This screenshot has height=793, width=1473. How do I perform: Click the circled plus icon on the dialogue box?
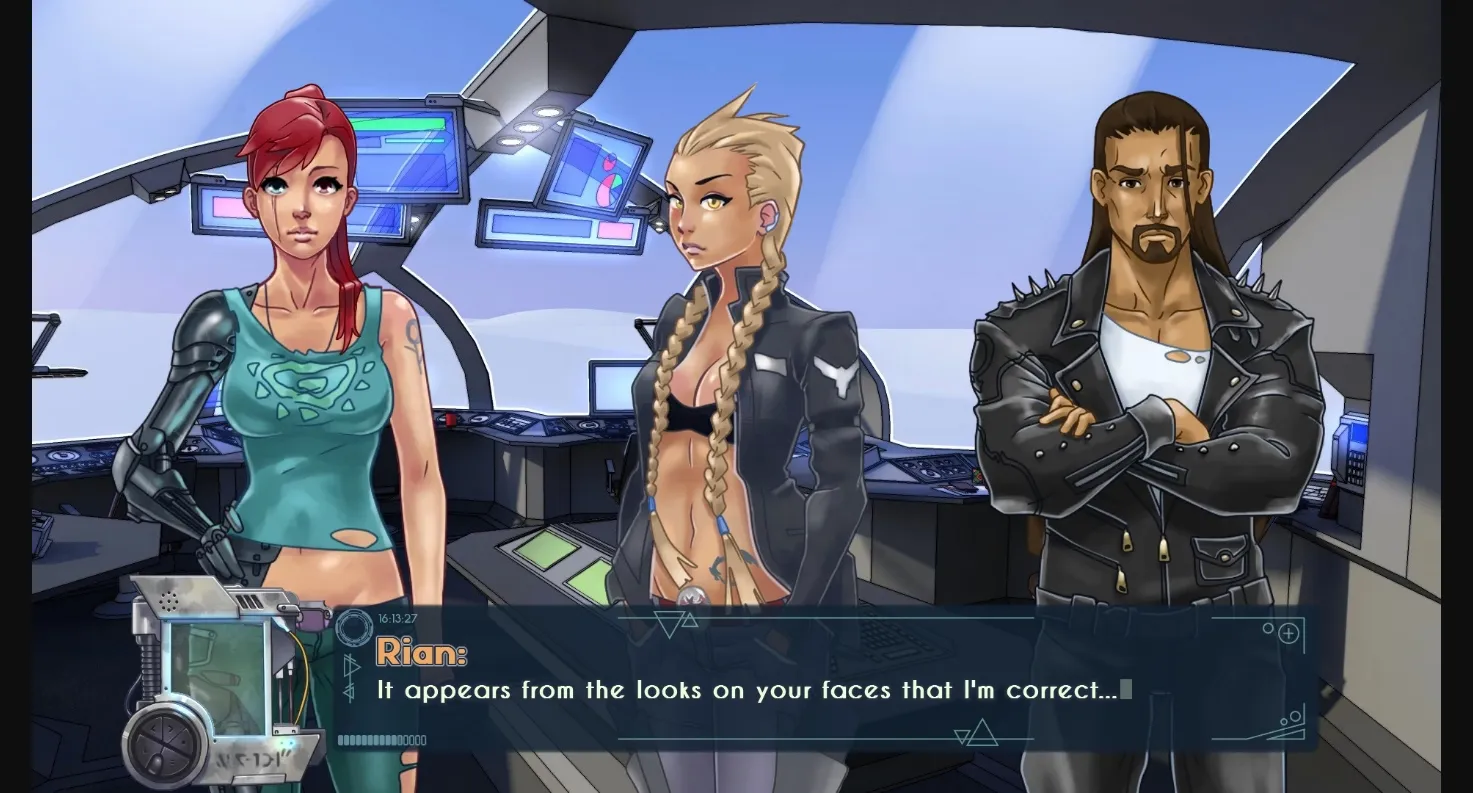pyautogui.click(x=1290, y=635)
